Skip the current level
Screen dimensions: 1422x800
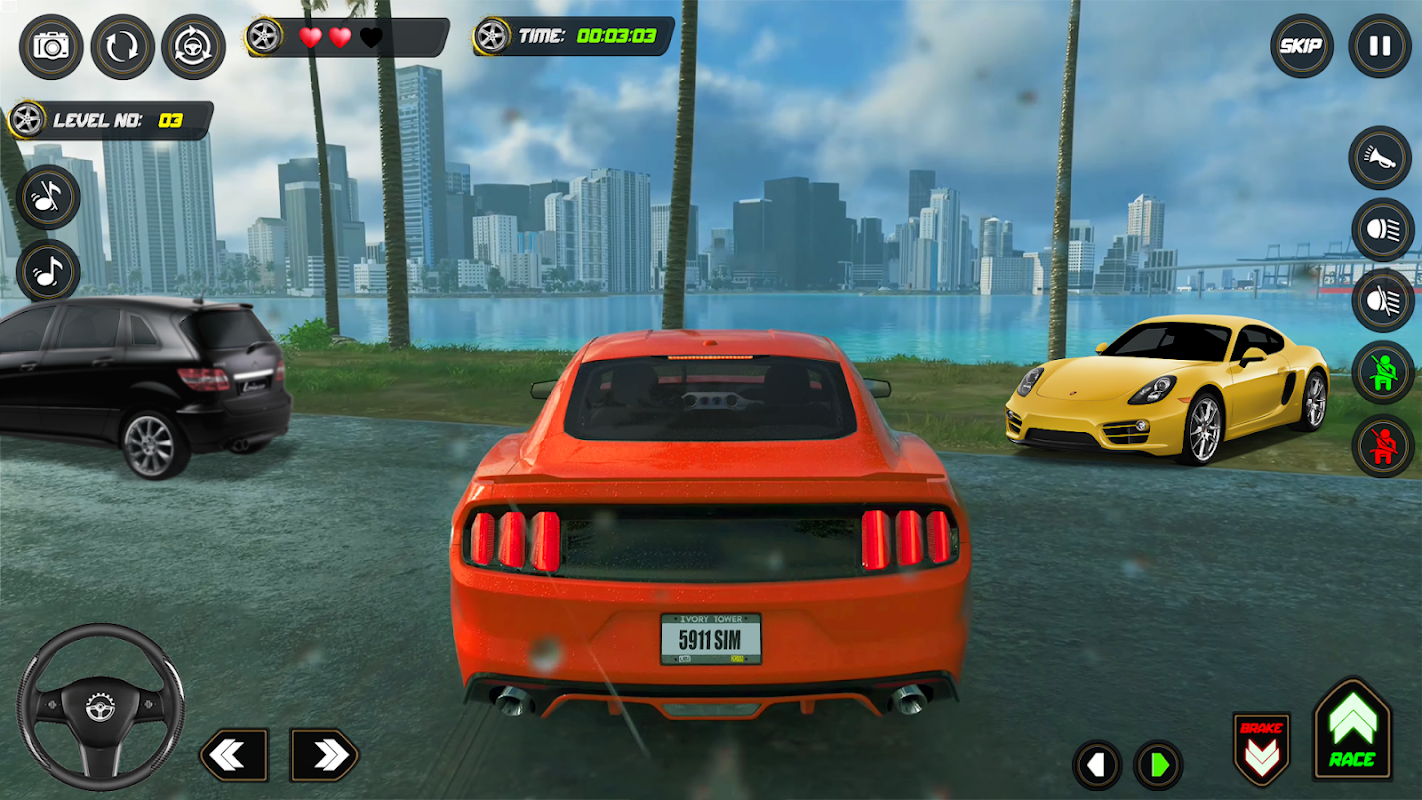(1301, 46)
